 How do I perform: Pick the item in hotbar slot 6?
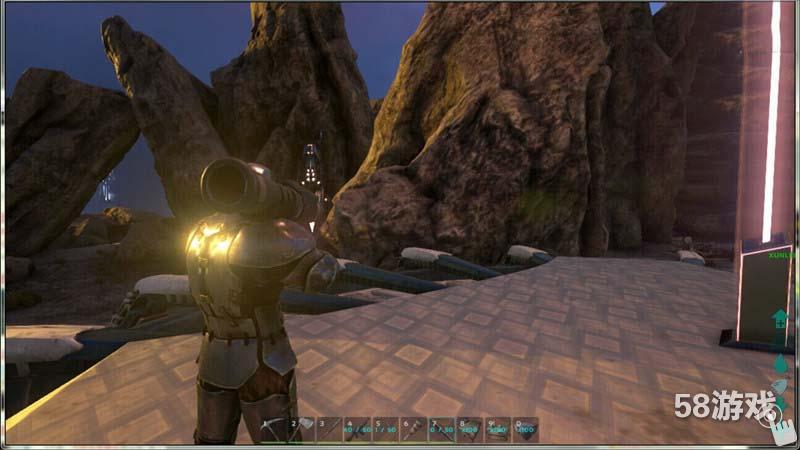[x=413, y=430]
